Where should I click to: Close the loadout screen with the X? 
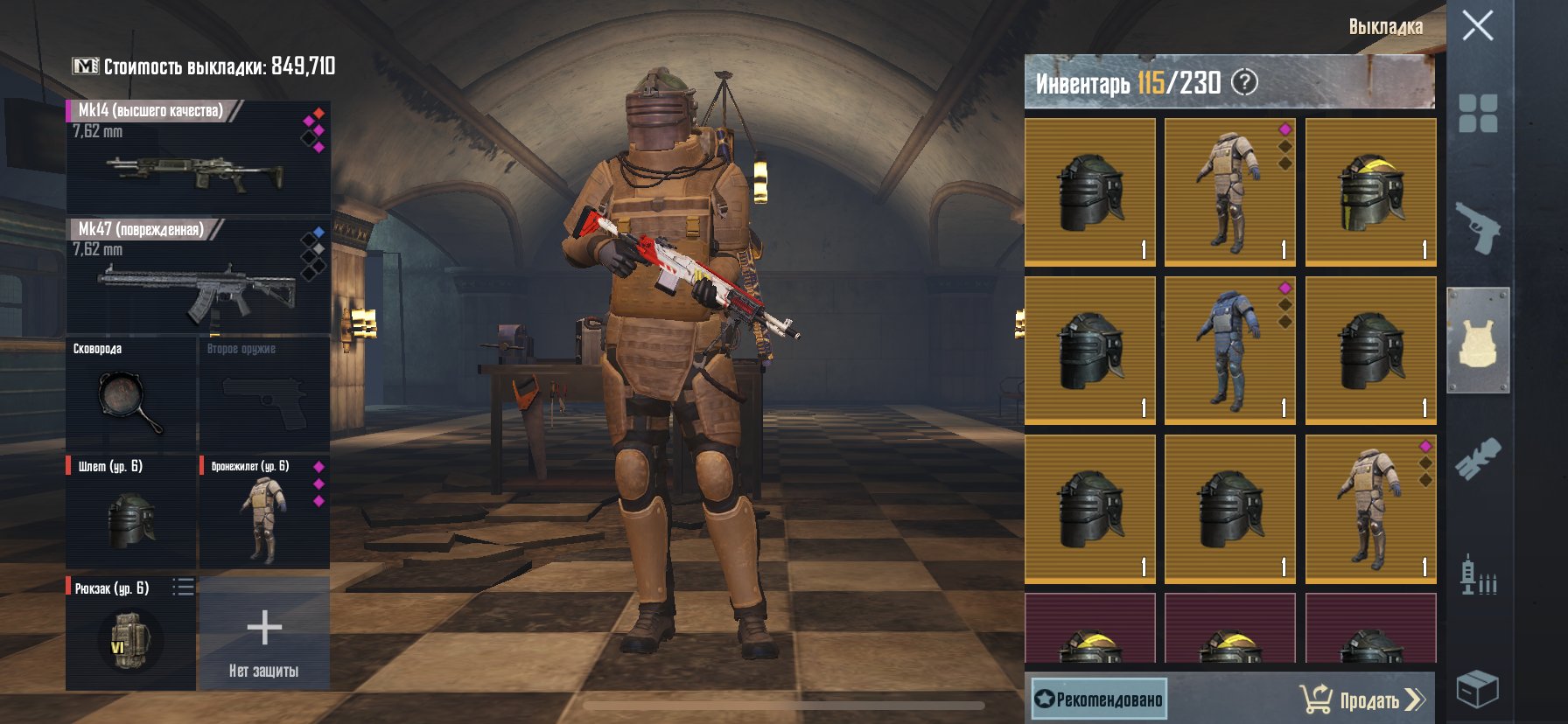pos(1477,26)
